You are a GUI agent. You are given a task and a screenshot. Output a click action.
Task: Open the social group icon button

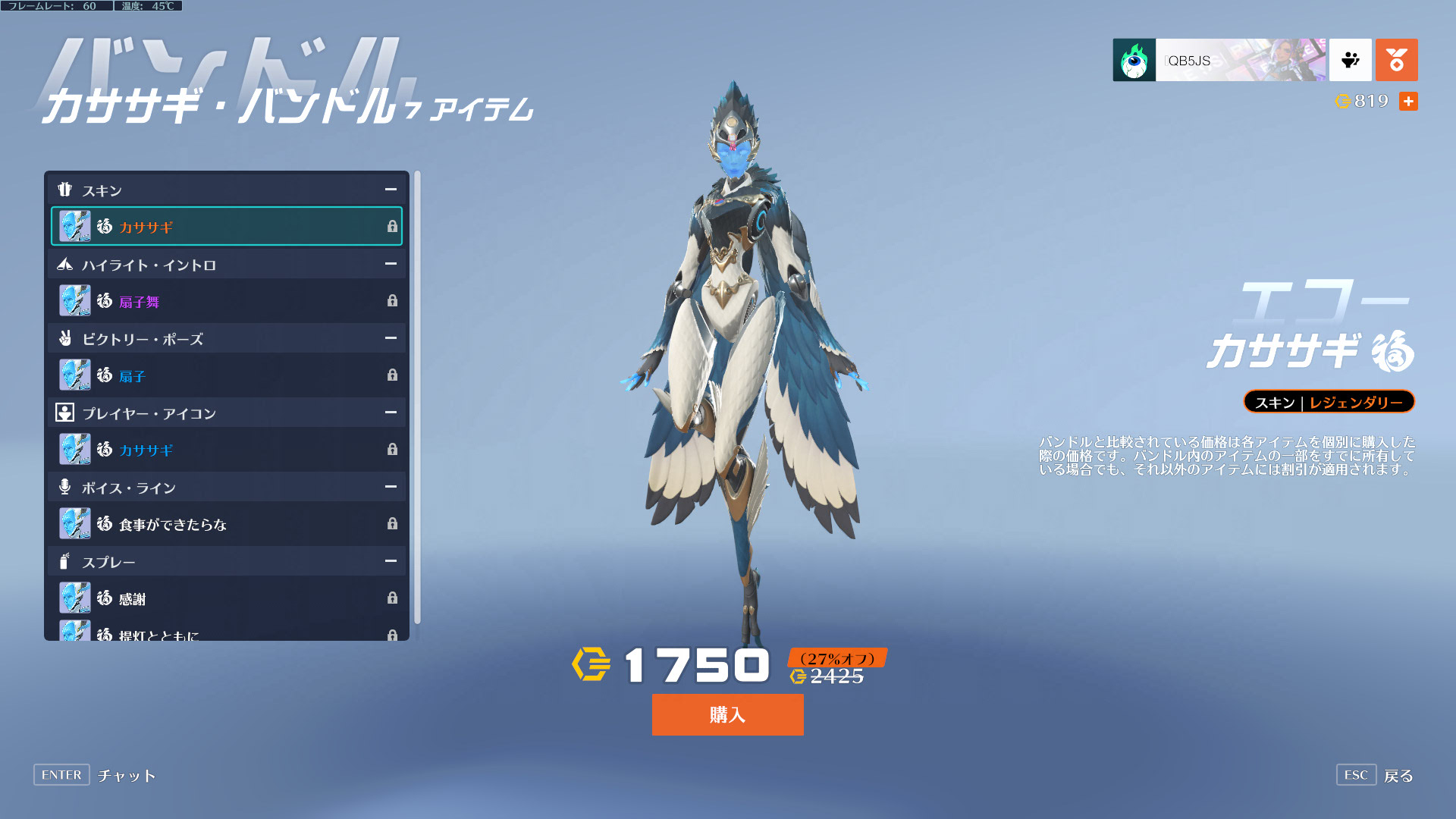(1351, 60)
